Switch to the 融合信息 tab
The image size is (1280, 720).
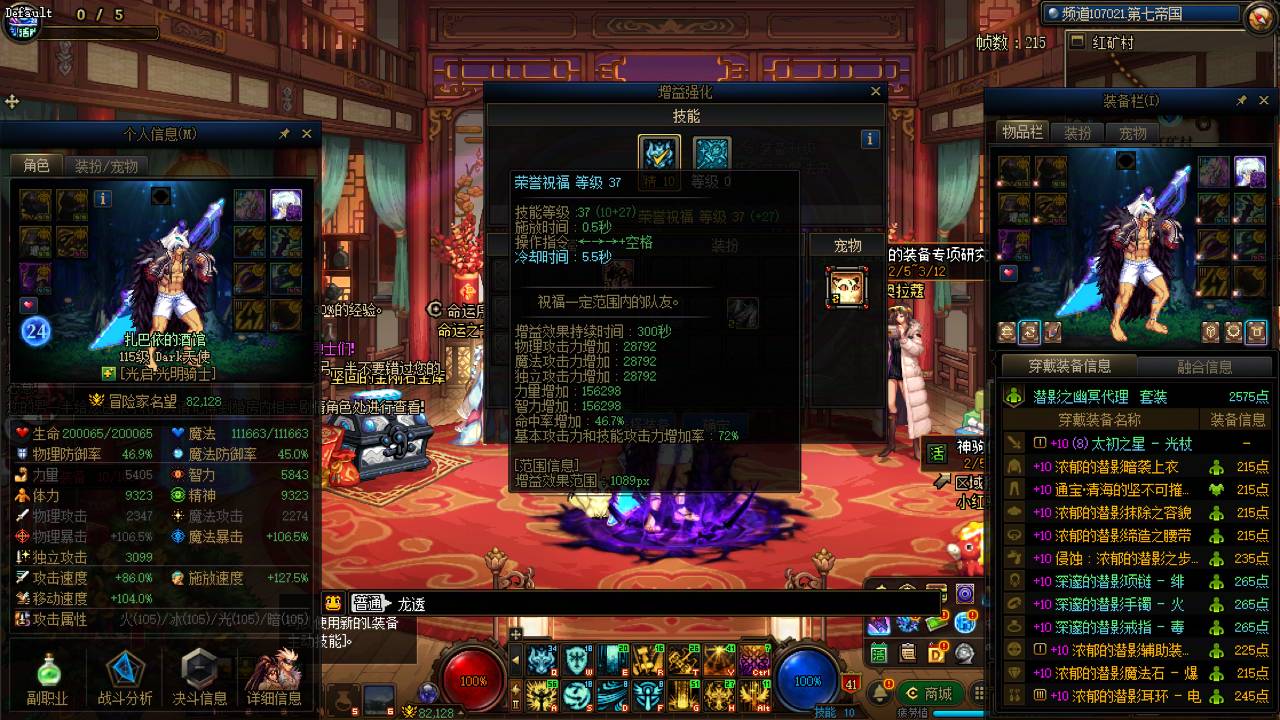click(x=1207, y=367)
